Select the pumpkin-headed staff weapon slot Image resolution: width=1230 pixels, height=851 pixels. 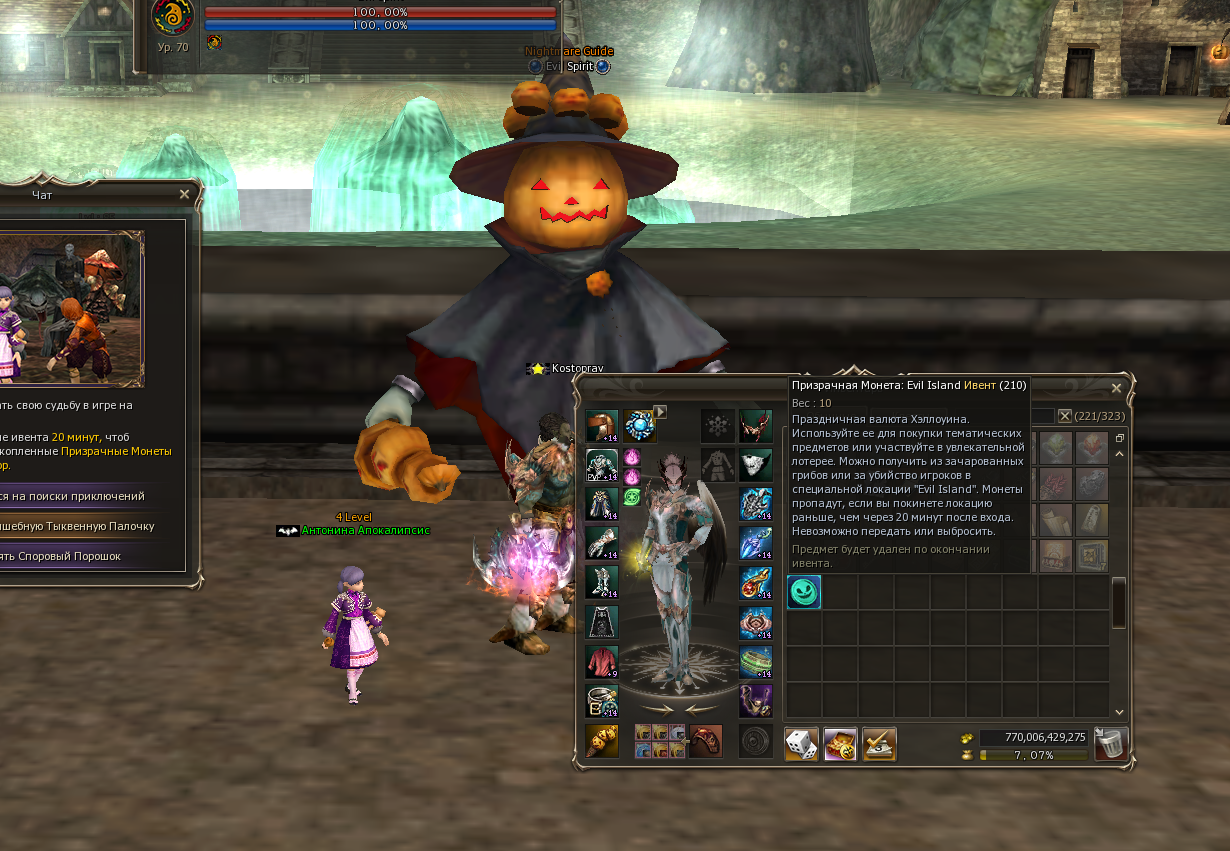[602, 741]
